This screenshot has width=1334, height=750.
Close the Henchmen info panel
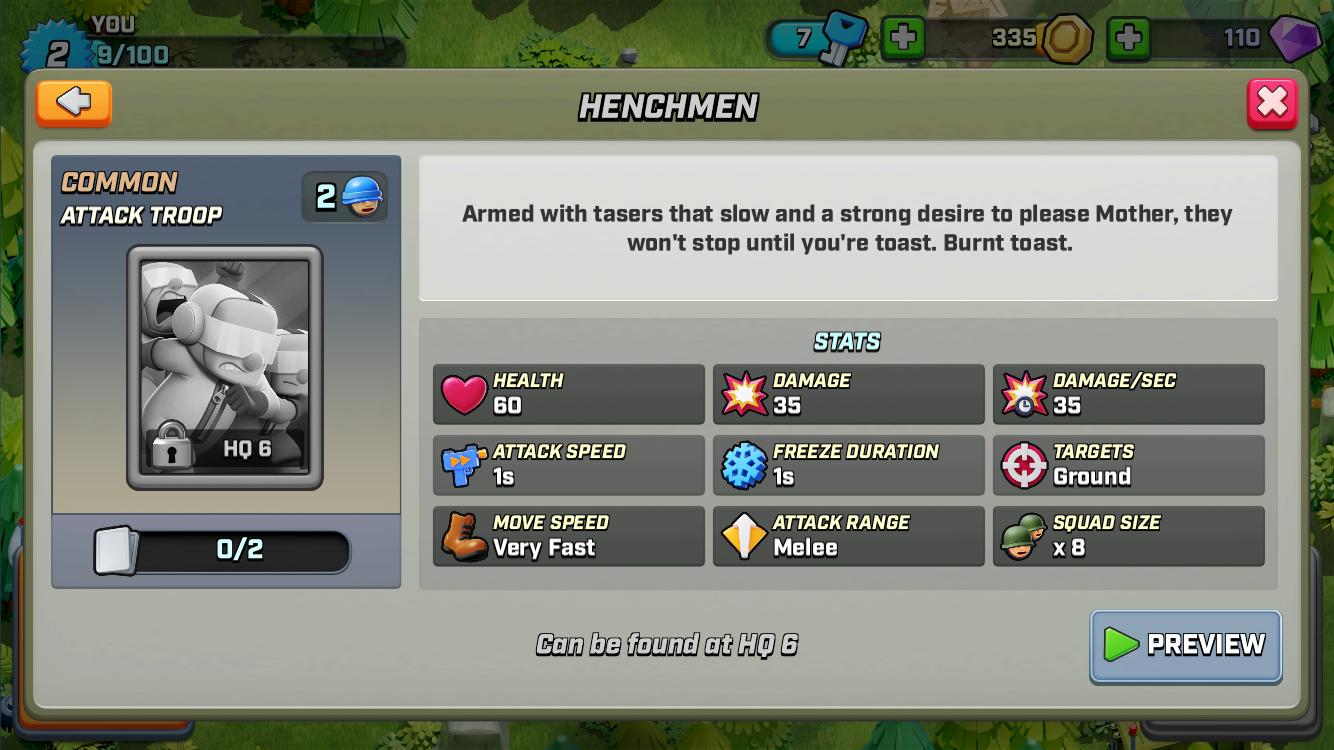click(1271, 103)
